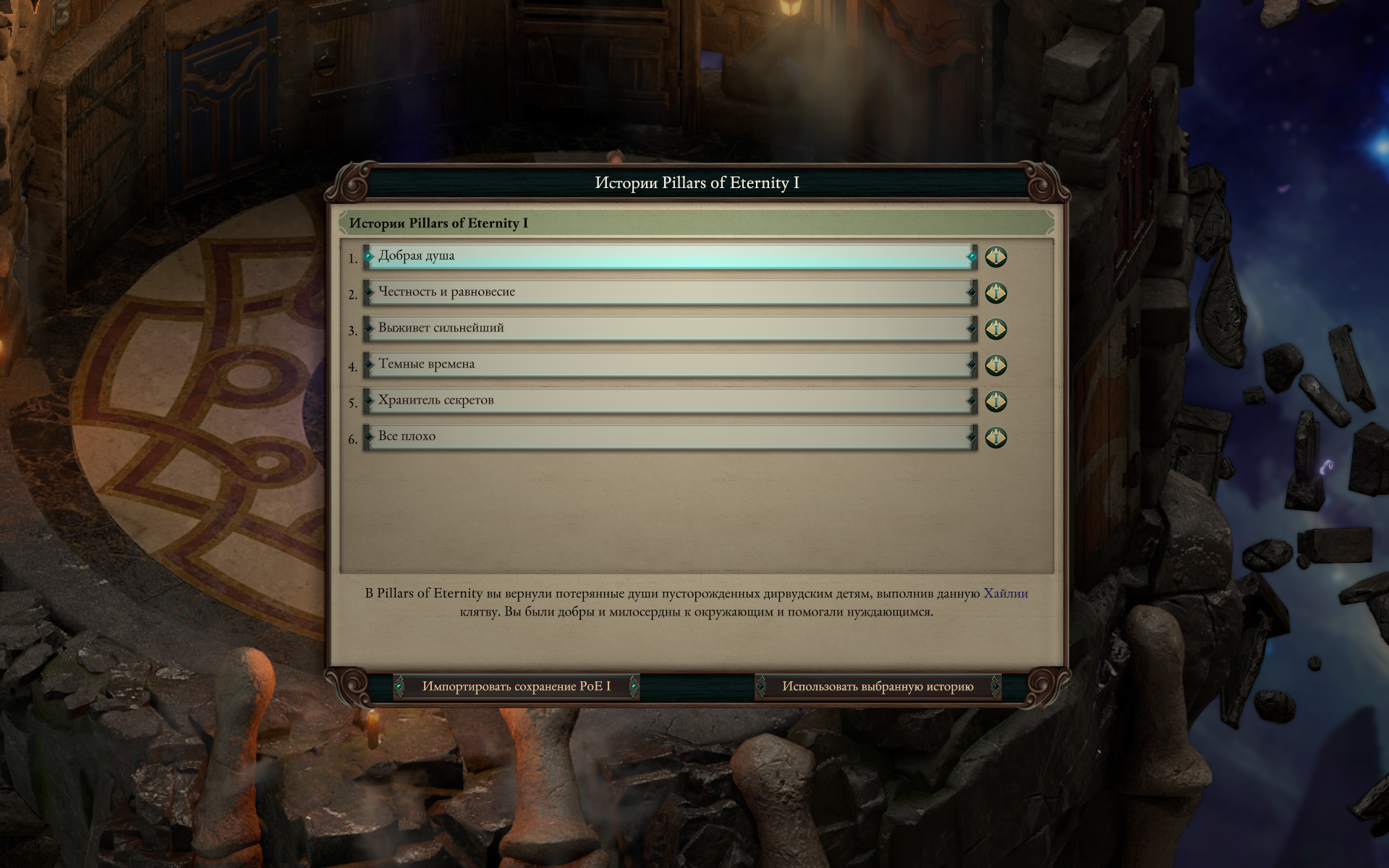The width and height of the screenshot is (1389, 868).
Task: Choose the "Хранитель секретов" history entry
Action: 669,401
